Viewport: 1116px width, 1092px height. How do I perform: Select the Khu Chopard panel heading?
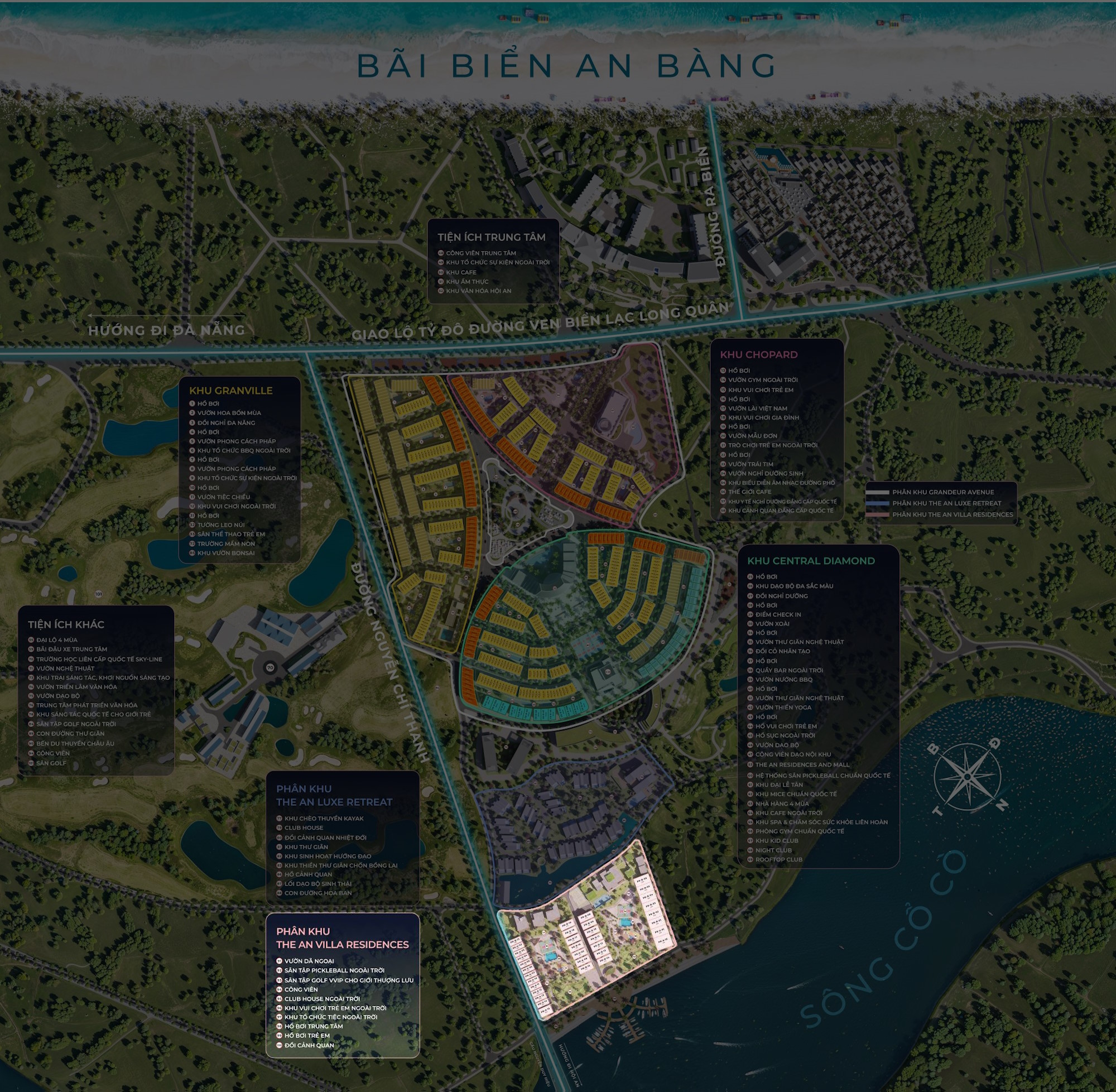tap(758, 354)
